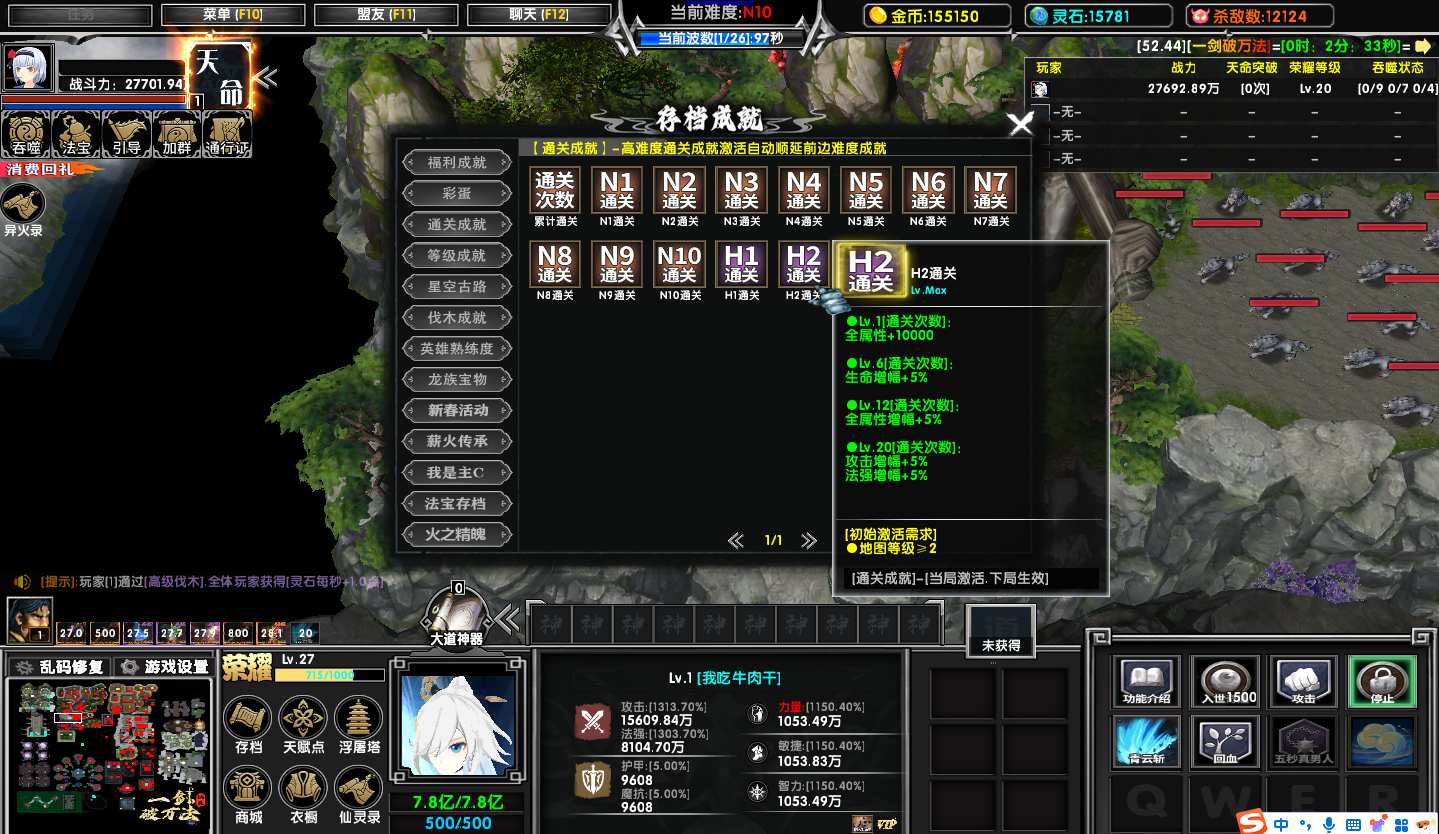Show the 英雄熟练度 achievements

457,349
